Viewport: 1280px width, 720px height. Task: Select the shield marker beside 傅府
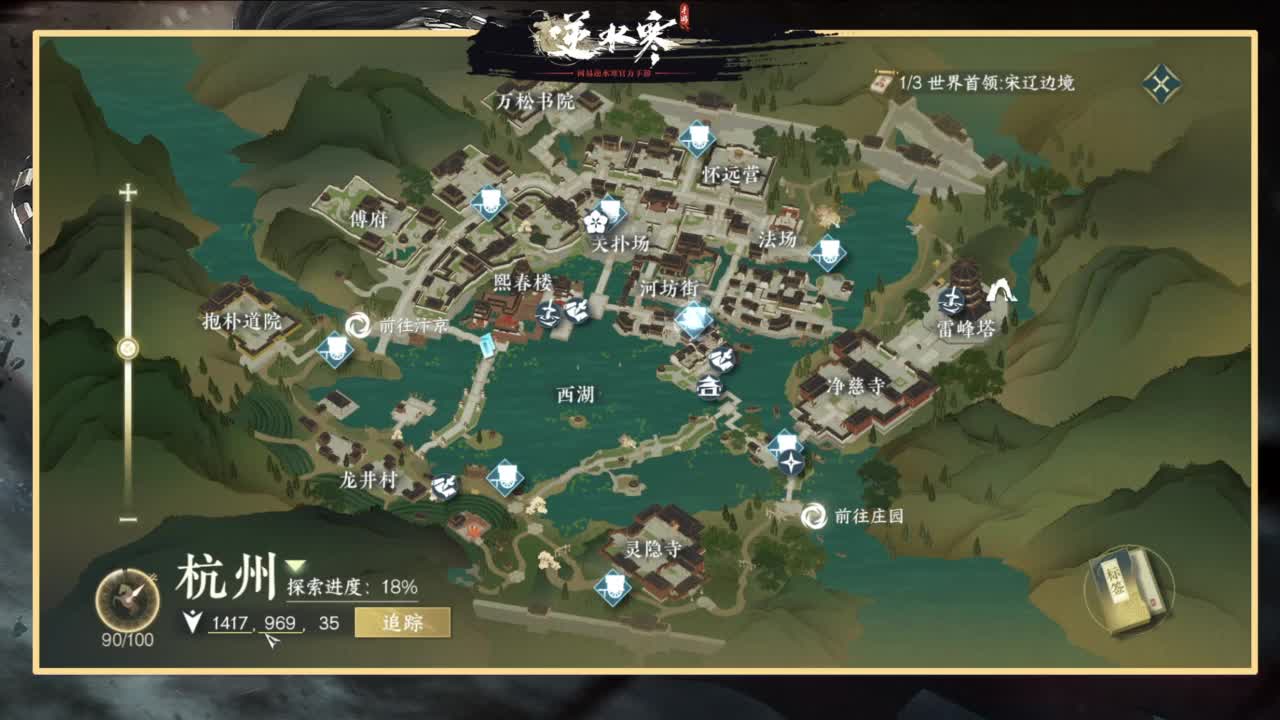(490, 205)
